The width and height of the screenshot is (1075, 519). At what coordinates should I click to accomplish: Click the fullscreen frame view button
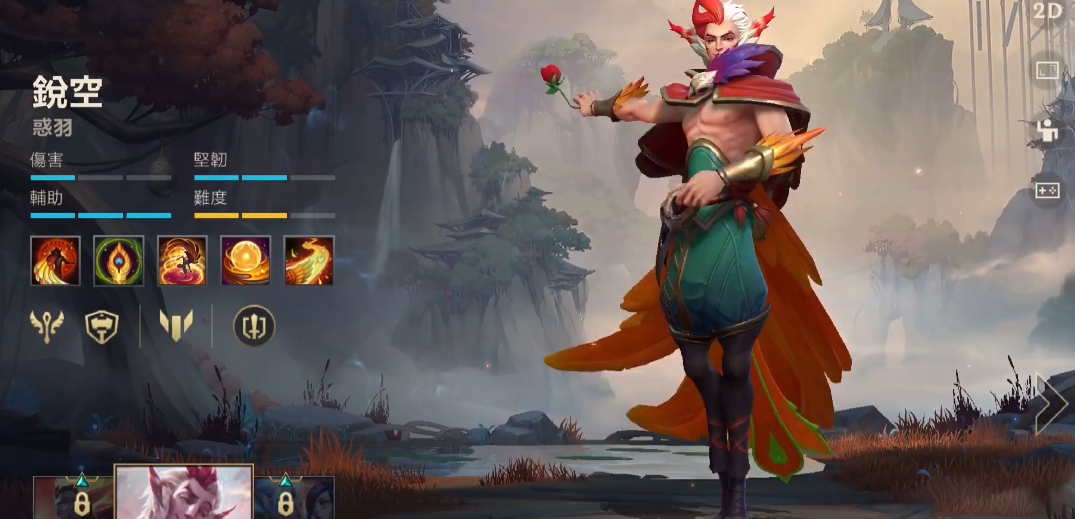(1047, 71)
